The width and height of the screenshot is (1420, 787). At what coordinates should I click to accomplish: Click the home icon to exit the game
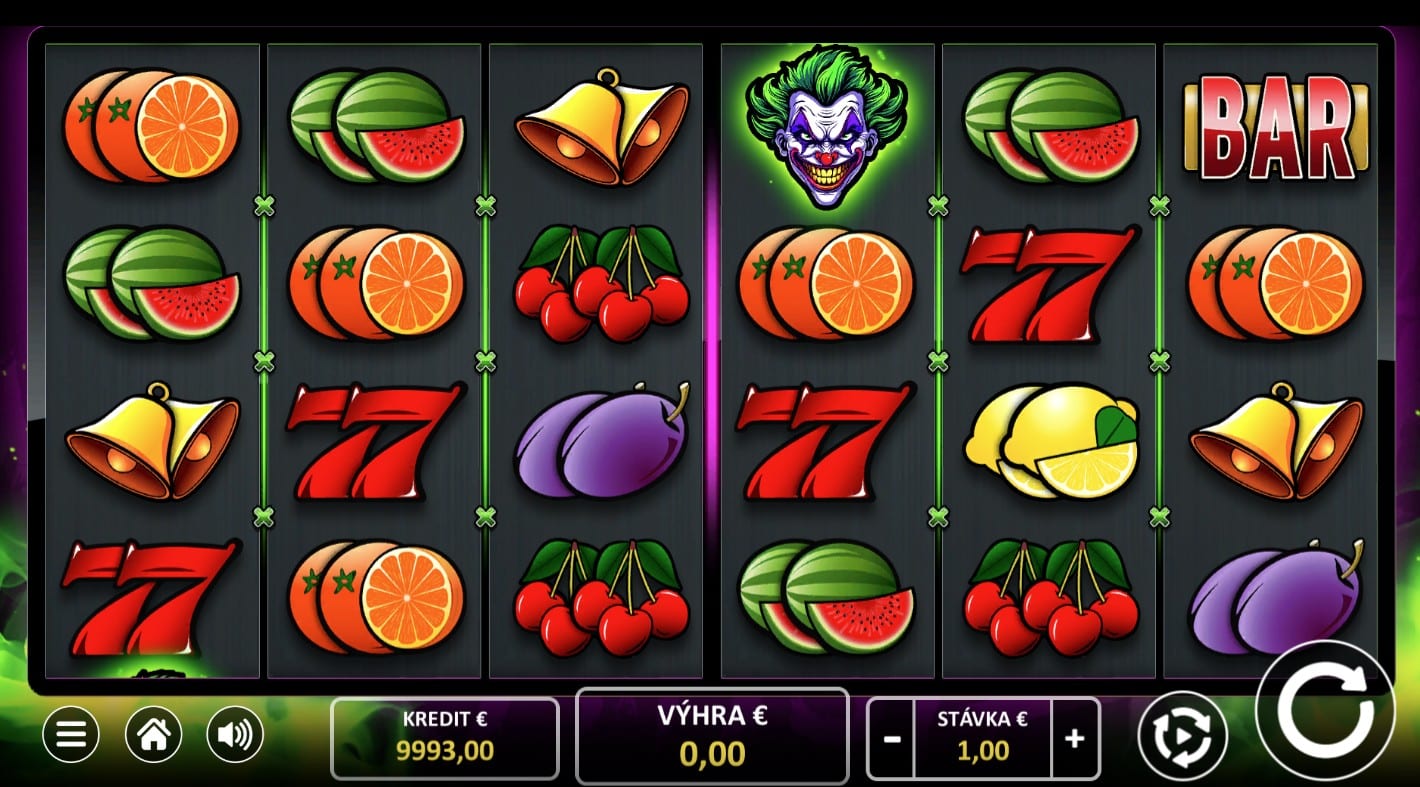pyautogui.click(x=152, y=735)
